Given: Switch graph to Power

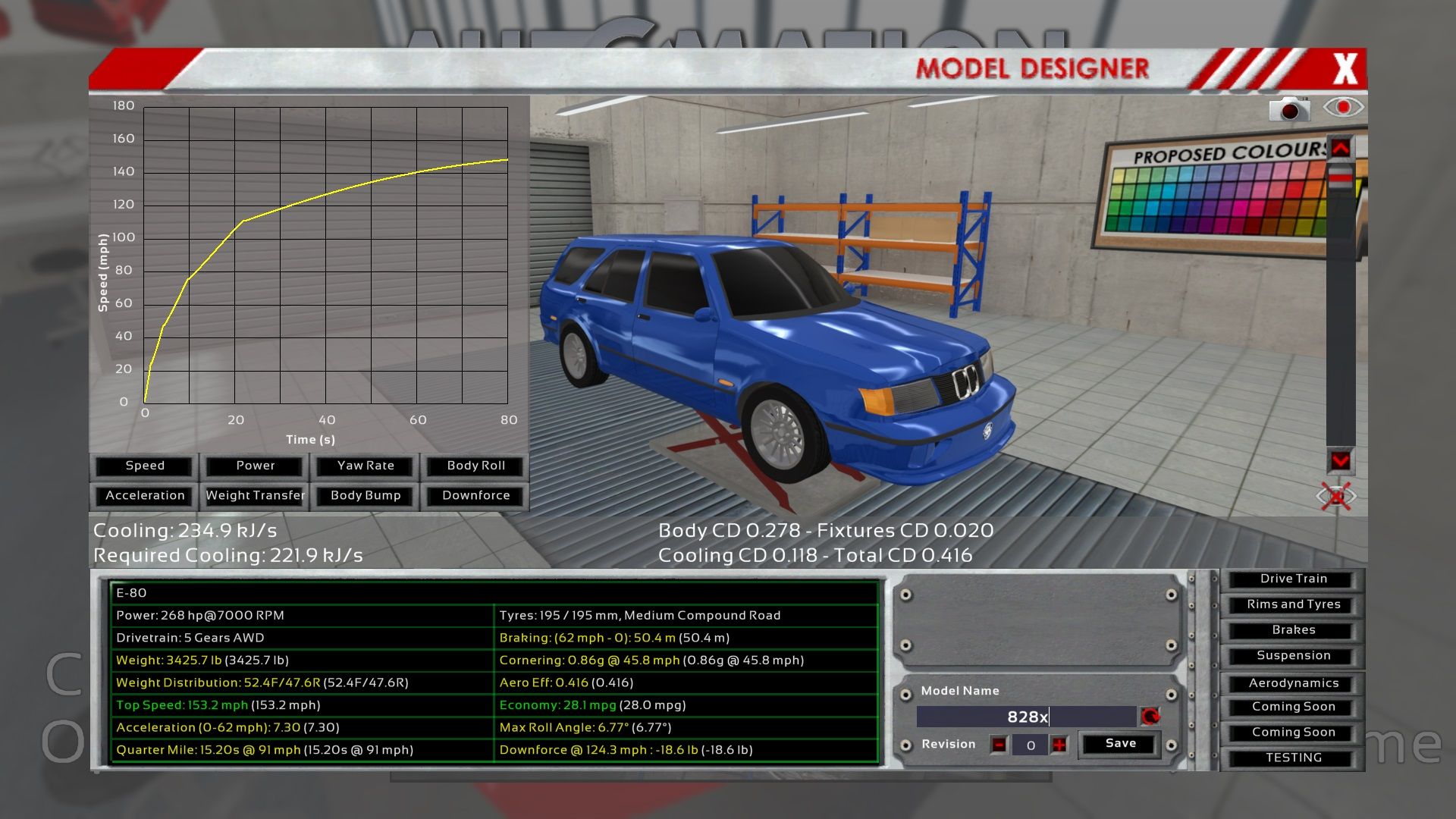Looking at the screenshot, I should (256, 466).
